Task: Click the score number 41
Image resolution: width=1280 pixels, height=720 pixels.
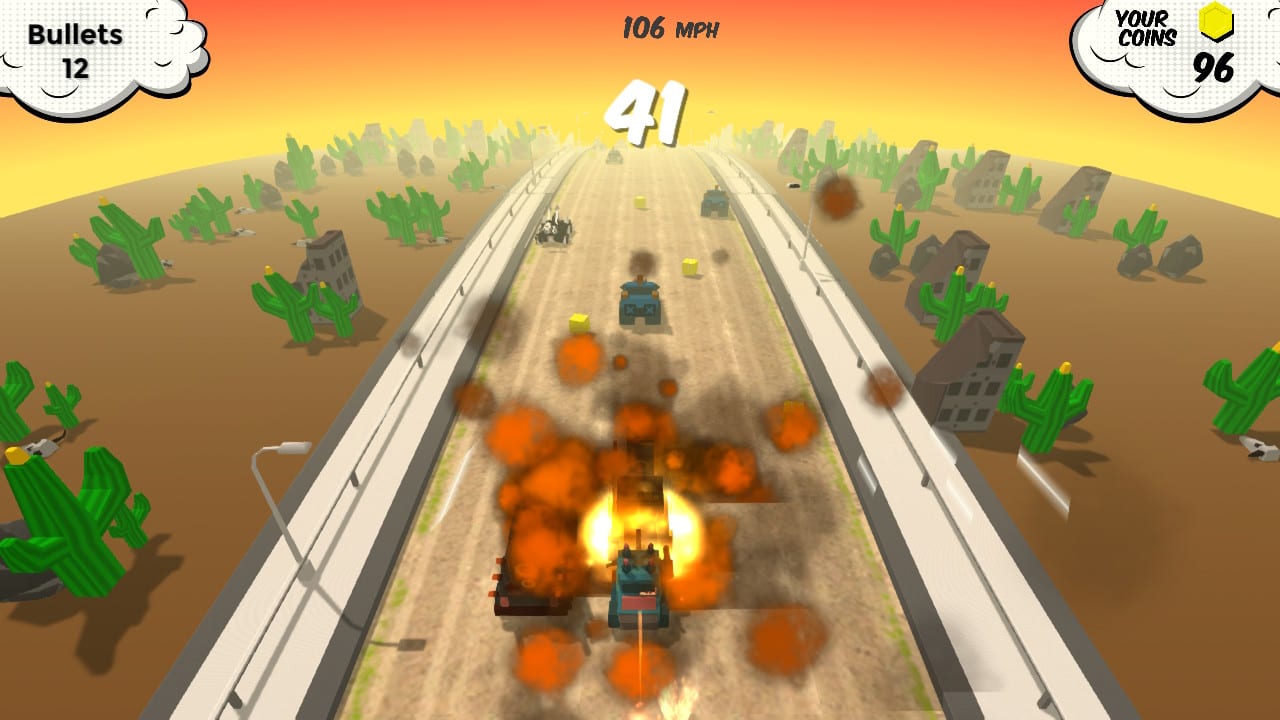Action: (x=645, y=110)
